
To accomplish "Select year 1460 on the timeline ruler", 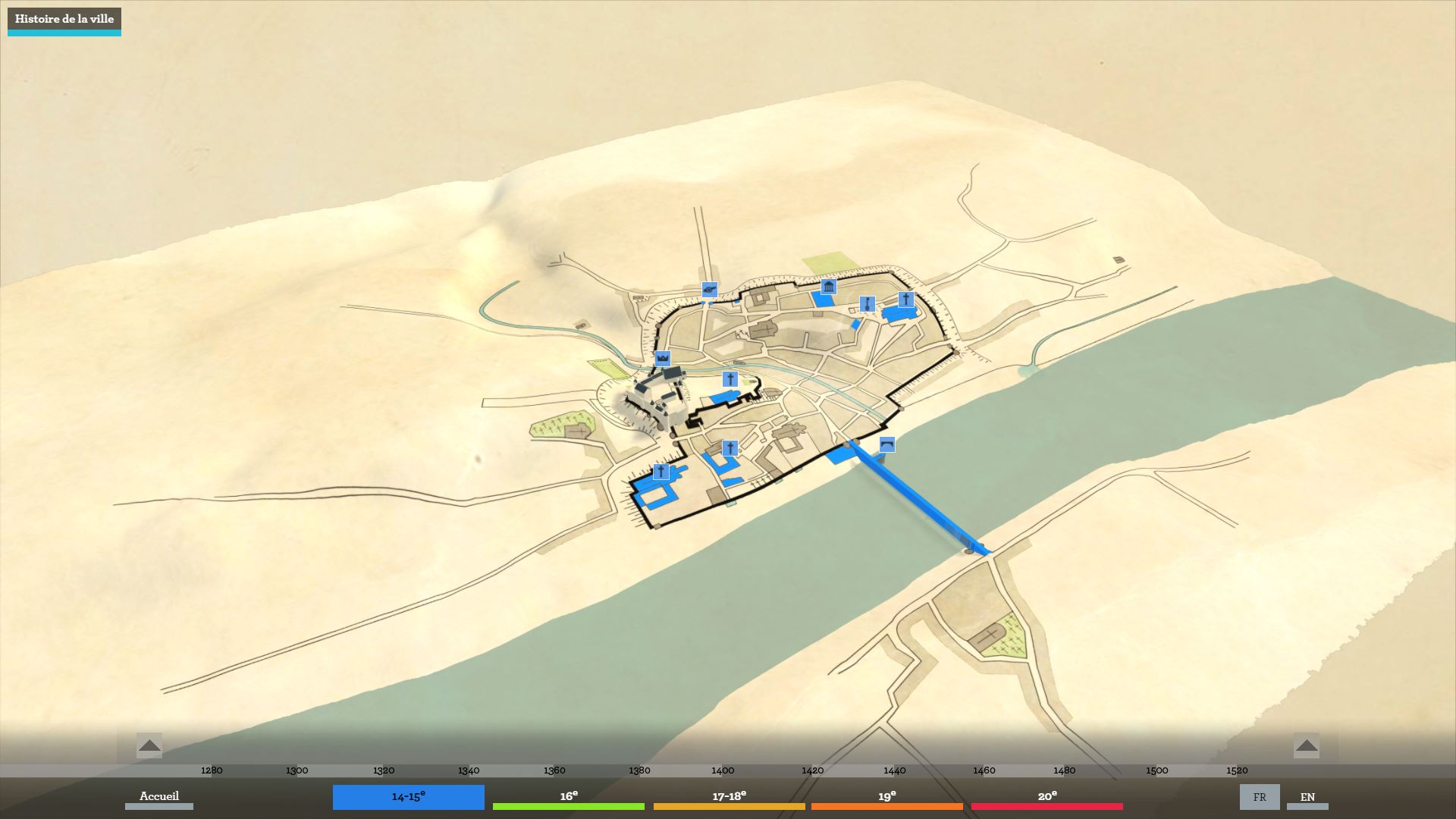I will point(984,770).
